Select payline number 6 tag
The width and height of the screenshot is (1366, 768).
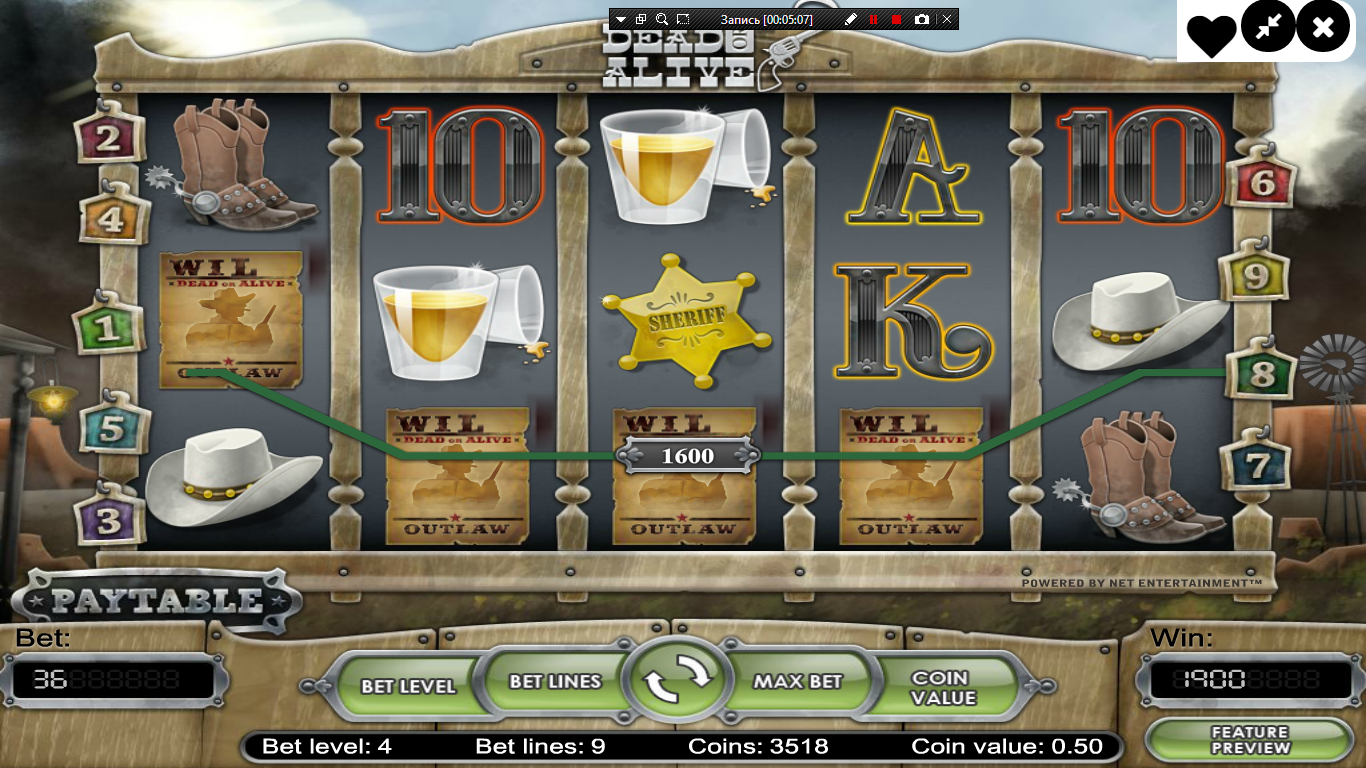[x=1262, y=181]
